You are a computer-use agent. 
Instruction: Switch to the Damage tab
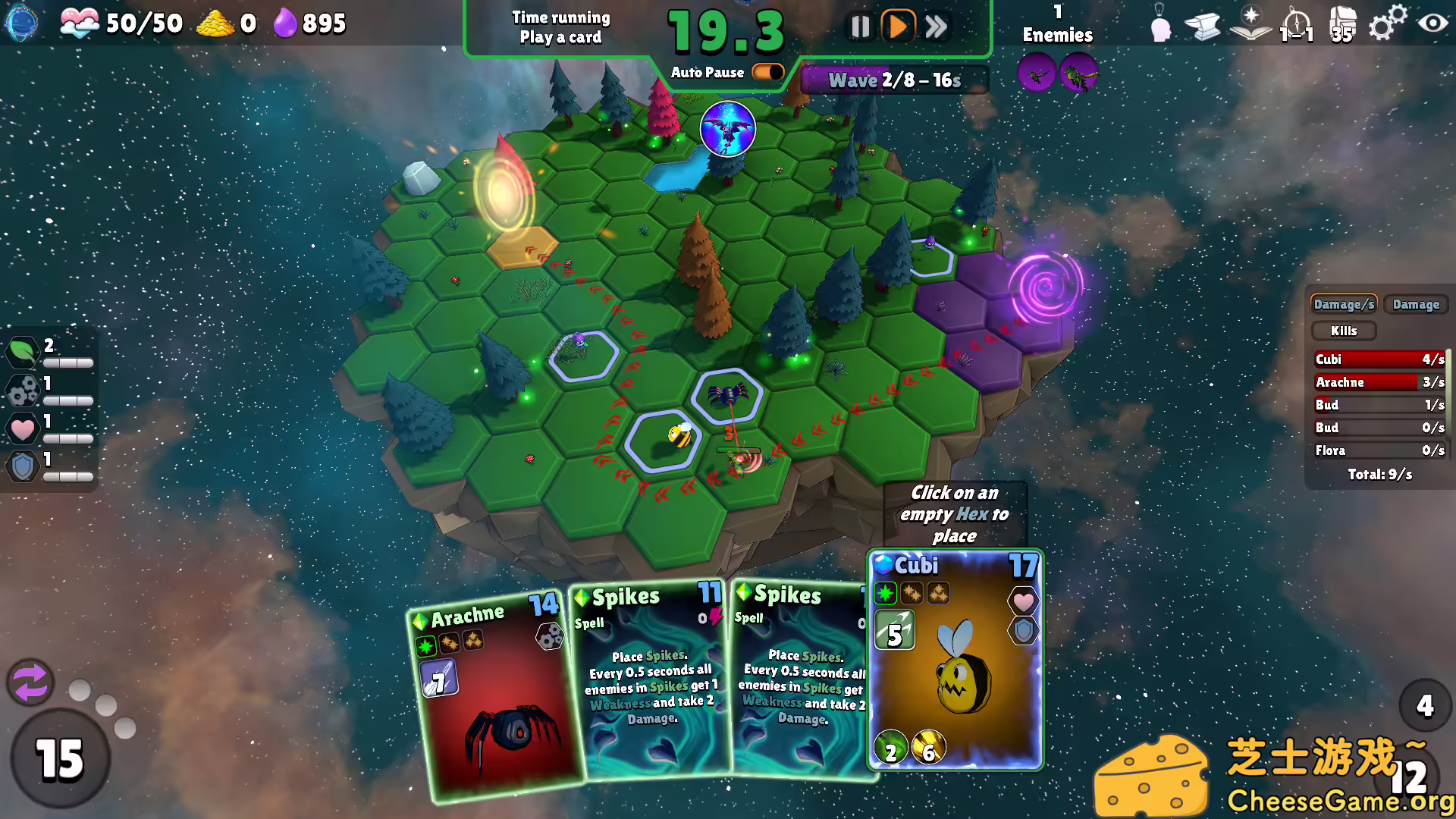[x=1415, y=304]
